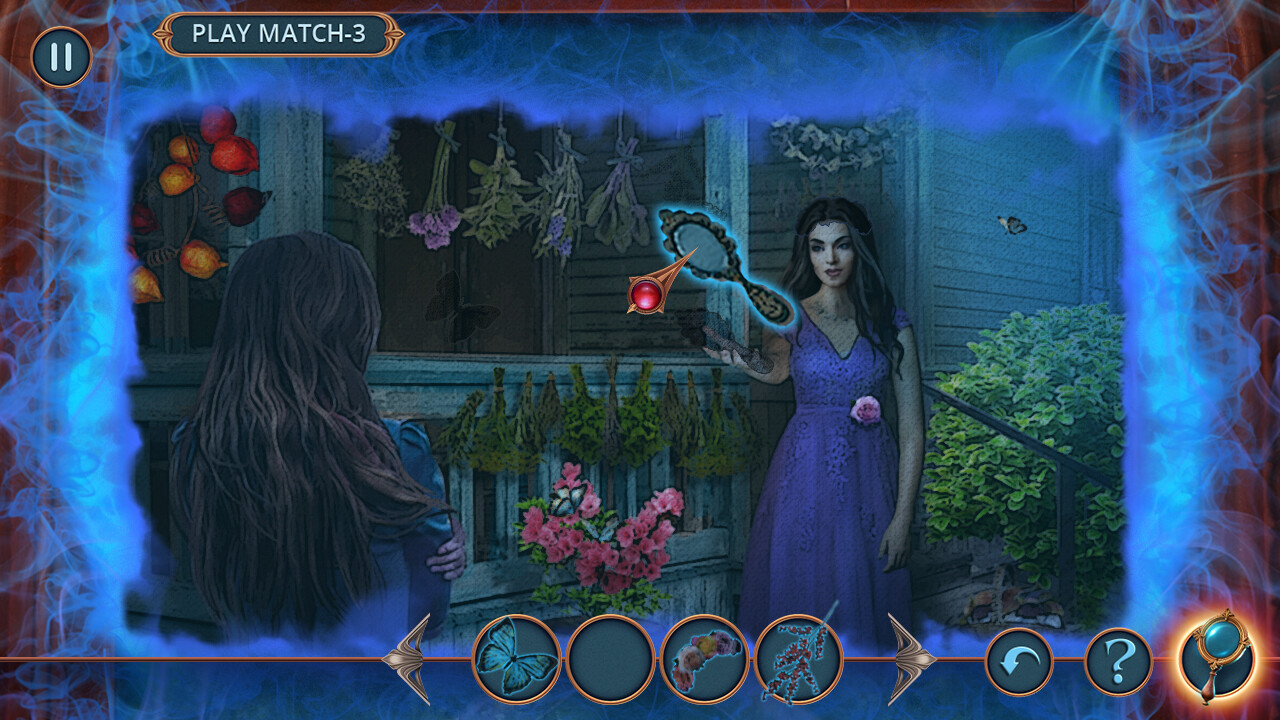Screen dimensions: 1280x720
Task: Select the undo arrow icon
Action: click(1020, 658)
